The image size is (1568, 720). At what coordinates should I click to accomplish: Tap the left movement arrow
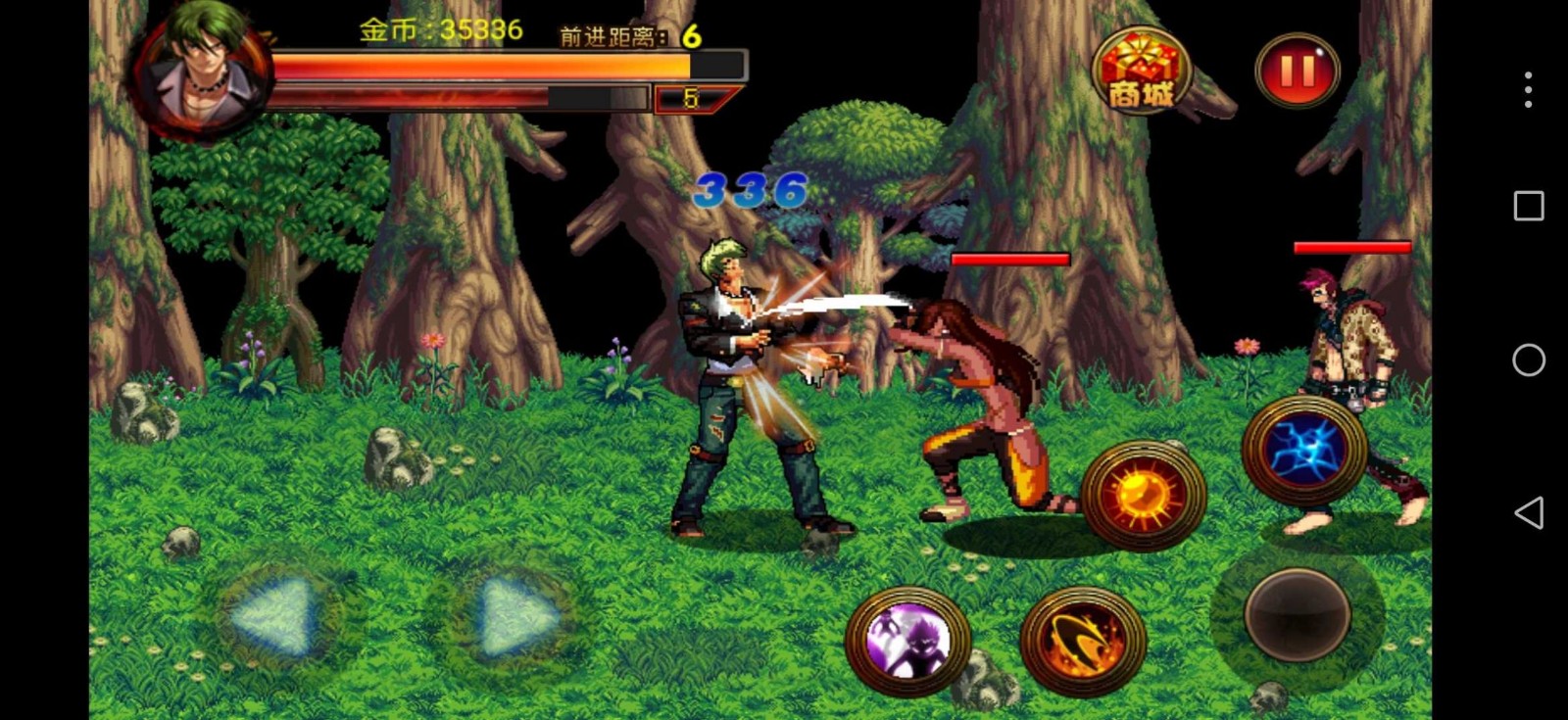pyautogui.click(x=273, y=616)
